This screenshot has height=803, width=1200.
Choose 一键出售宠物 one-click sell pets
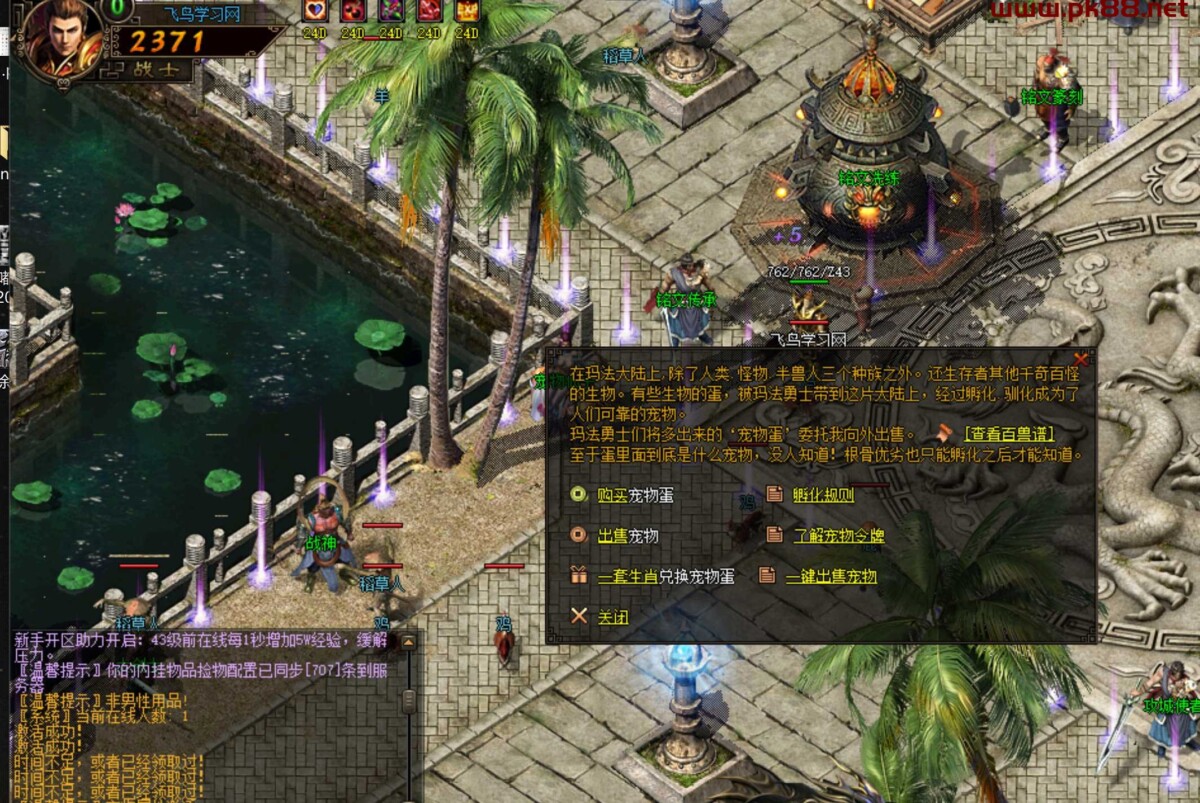[830, 577]
